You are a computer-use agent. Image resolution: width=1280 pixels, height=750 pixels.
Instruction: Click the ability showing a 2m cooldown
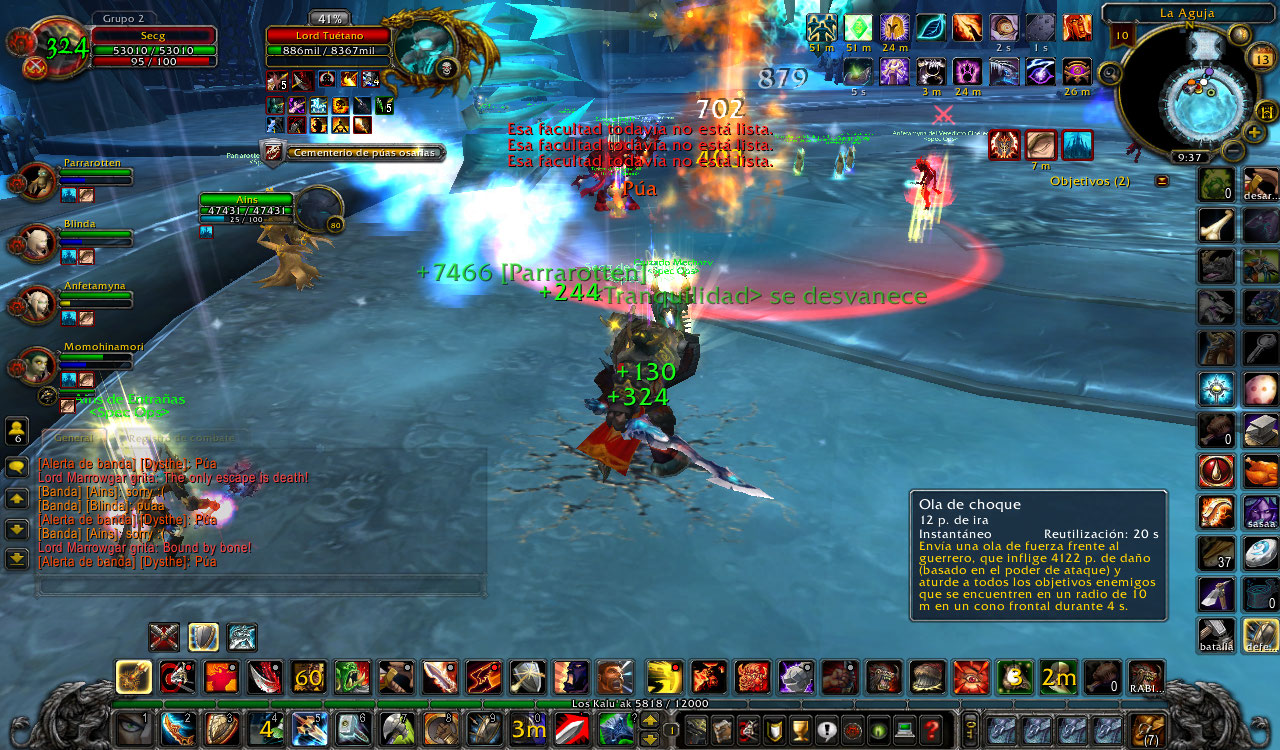point(1057,677)
